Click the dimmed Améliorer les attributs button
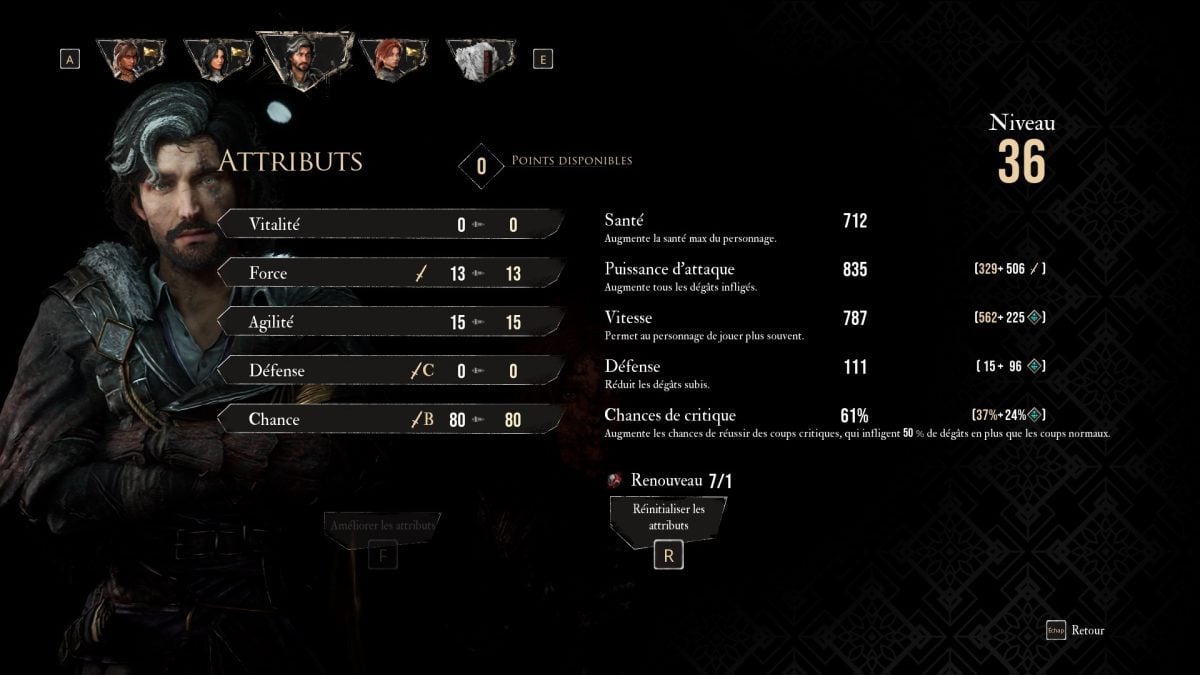The height and width of the screenshot is (675, 1200). click(382, 526)
